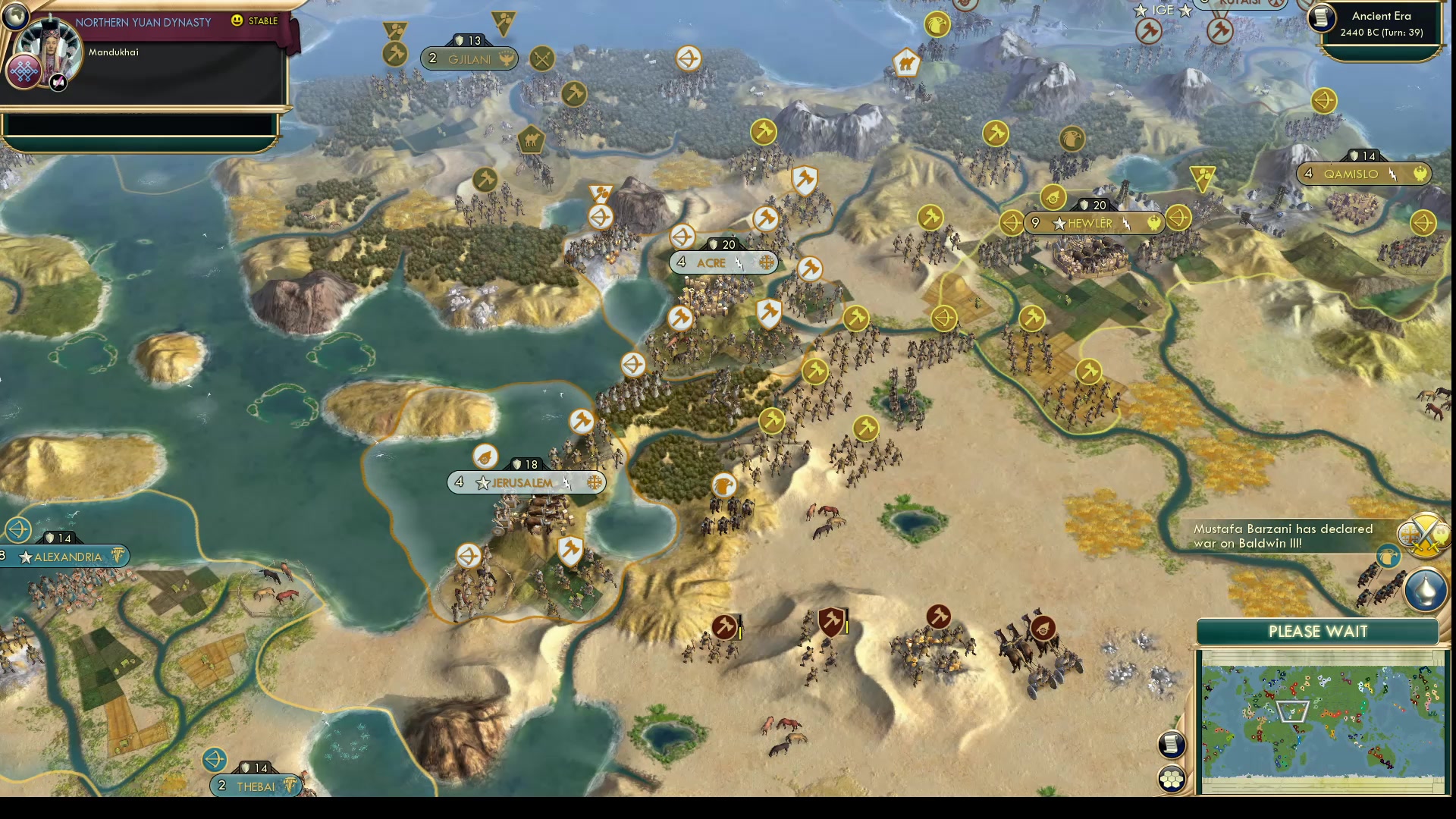1456x819 pixels.
Task: Click the Alexandria city banner
Action: (x=64, y=557)
